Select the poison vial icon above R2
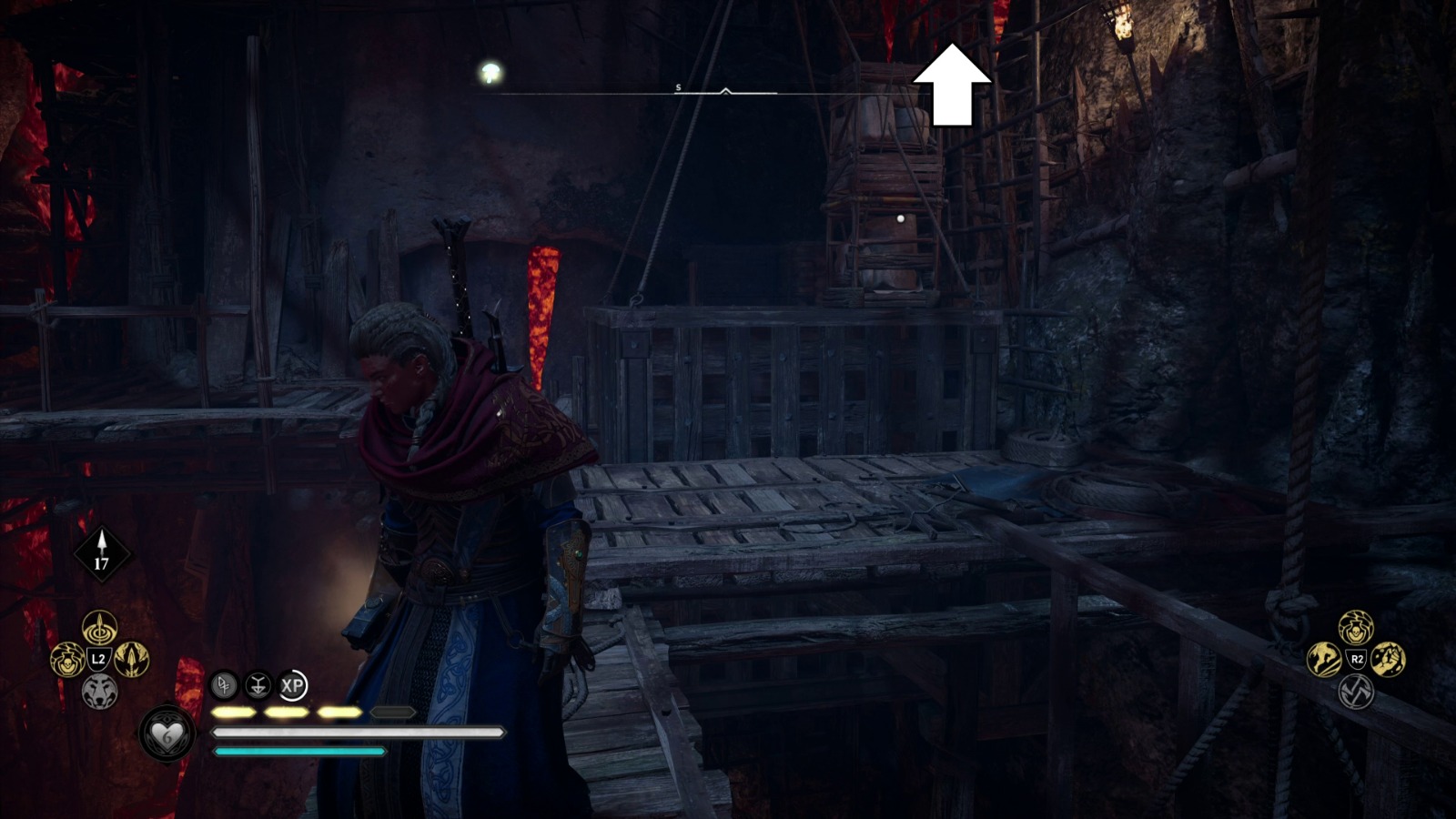The width and height of the screenshot is (1456, 819). (1356, 626)
